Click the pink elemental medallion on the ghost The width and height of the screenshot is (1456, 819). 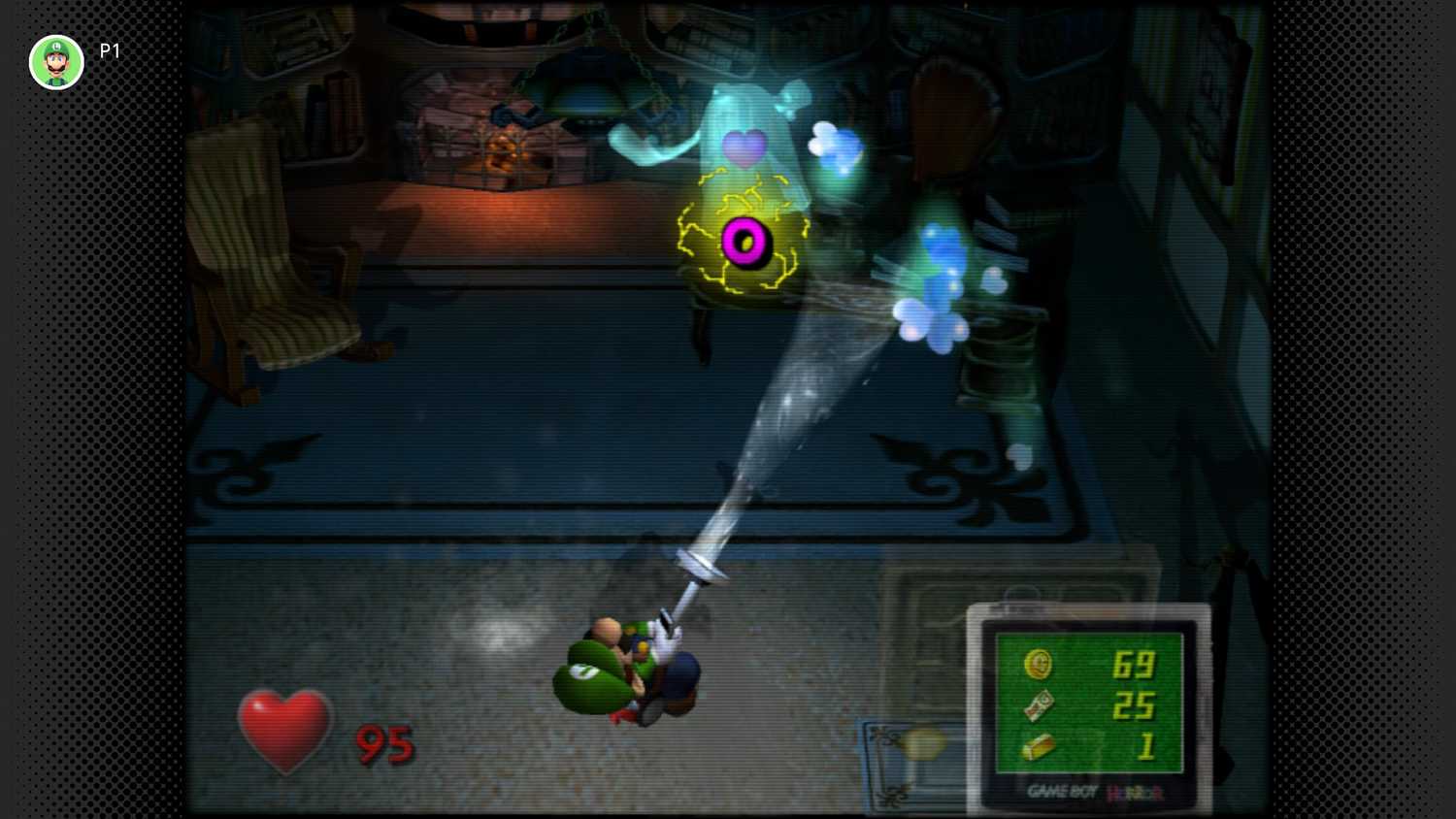[x=745, y=241]
